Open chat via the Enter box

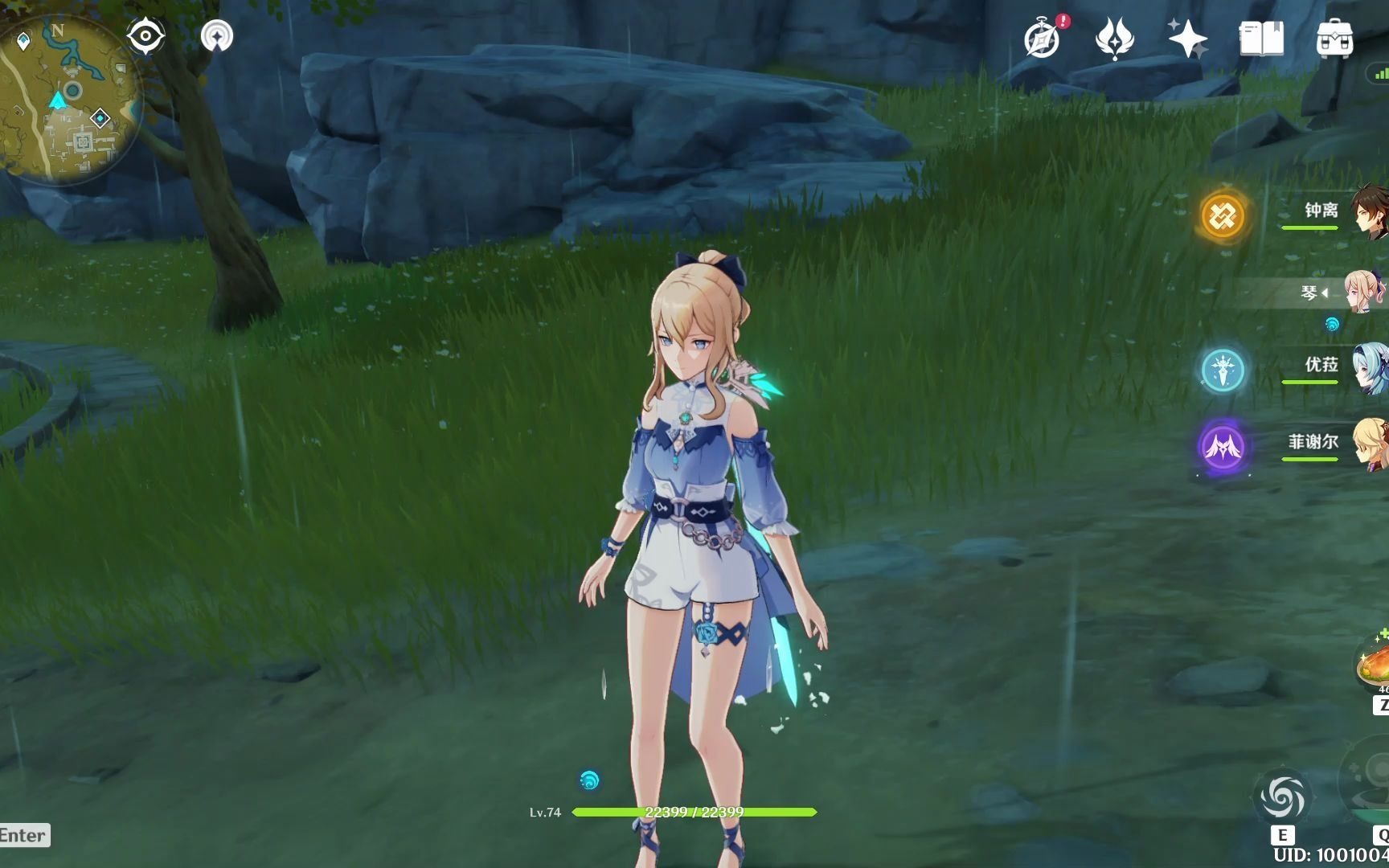(24, 835)
